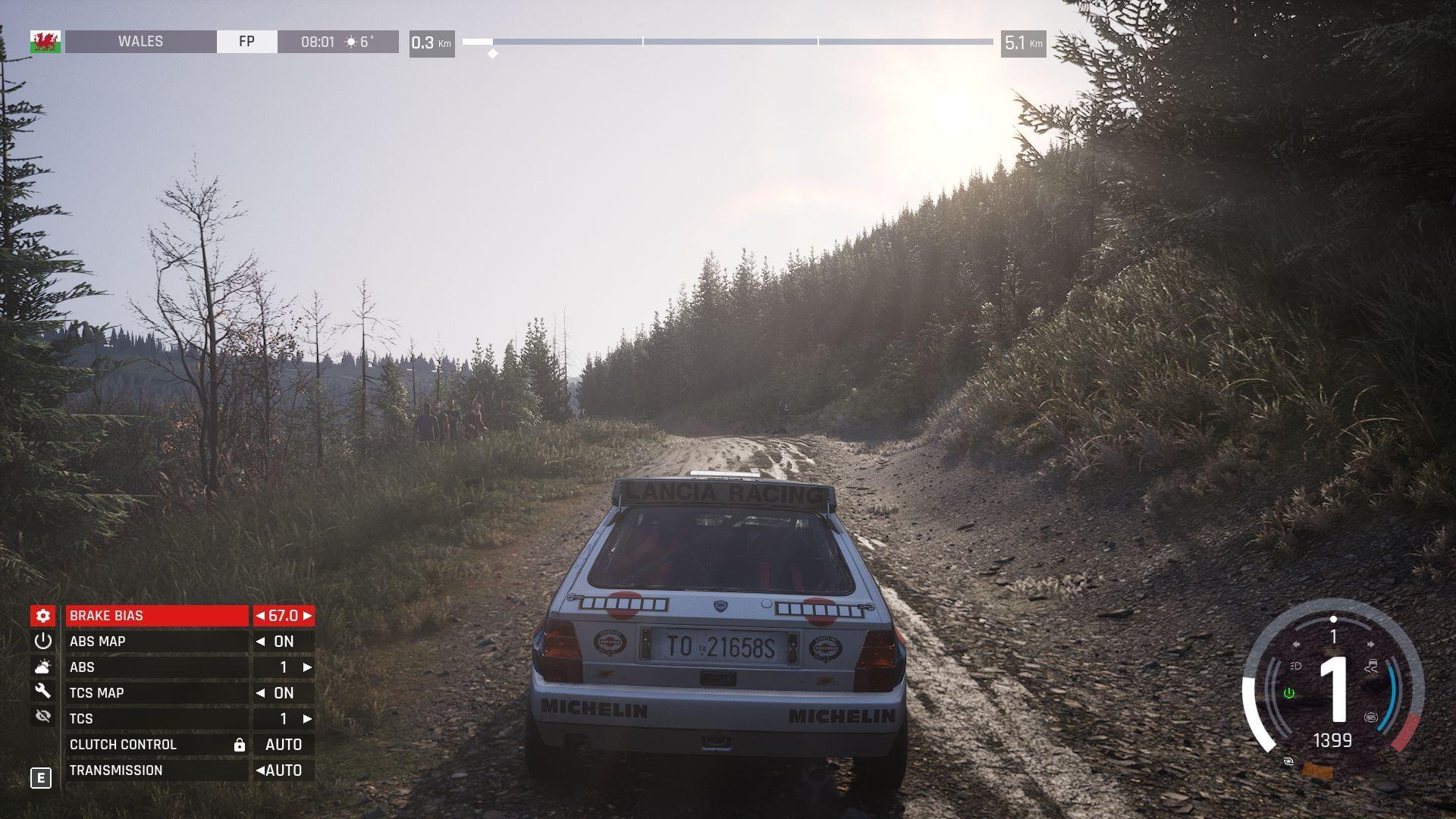1456x819 pixels.
Task: Click the crossed-out eye visibility icon
Action: pos(43,717)
